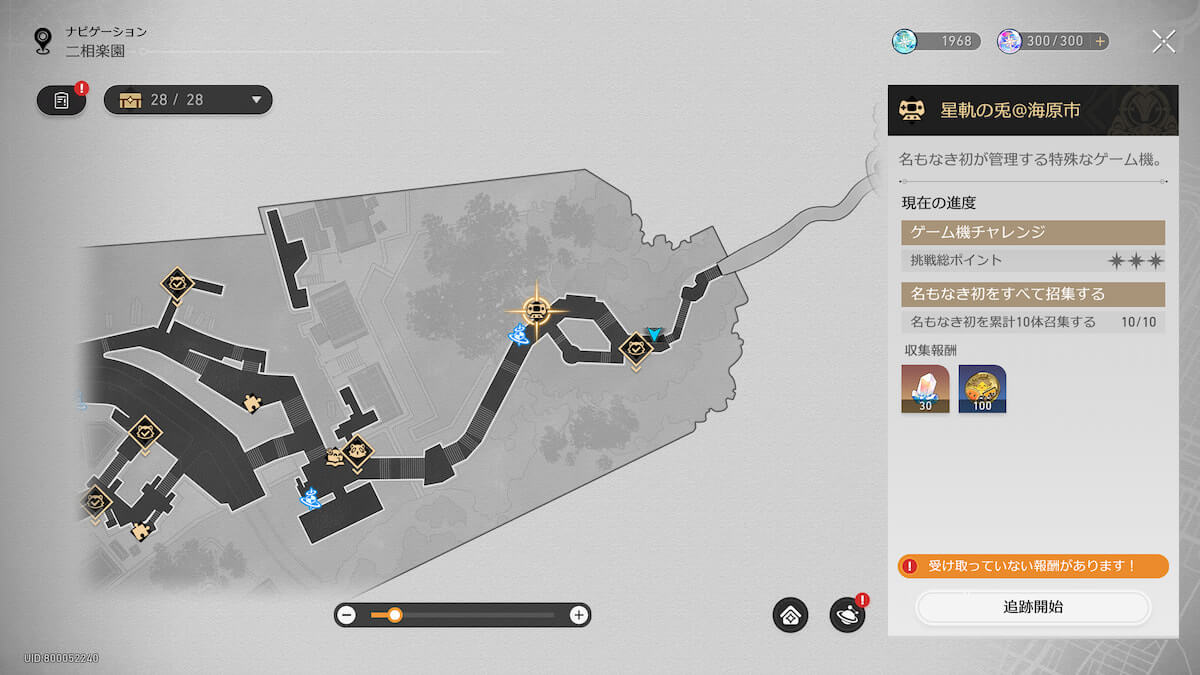Select the 30 crystal reward item
Viewport: 1200px width, 675px height.
925,388
